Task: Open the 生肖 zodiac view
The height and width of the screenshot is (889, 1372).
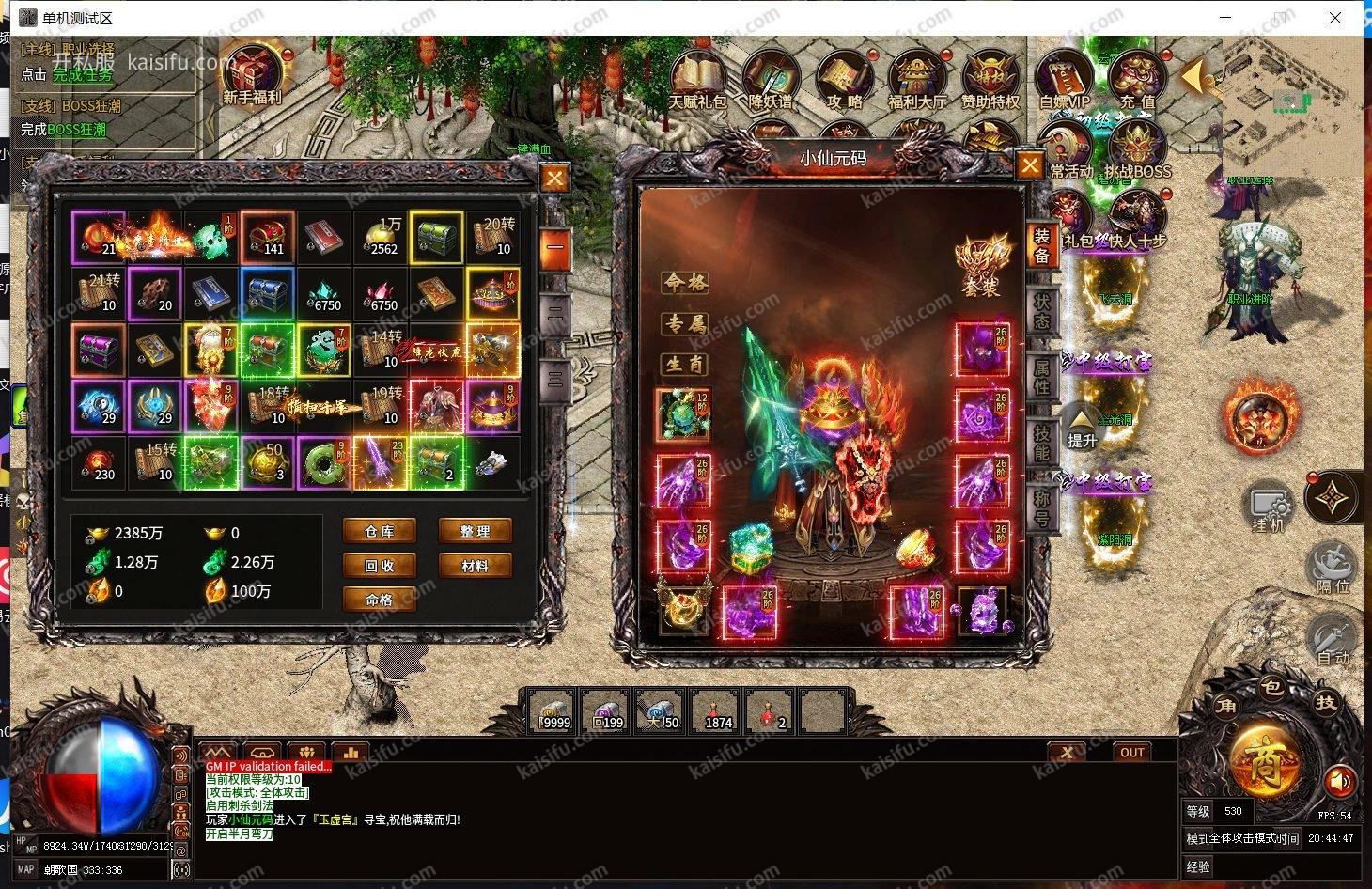Action: click(x=686, y=364)
